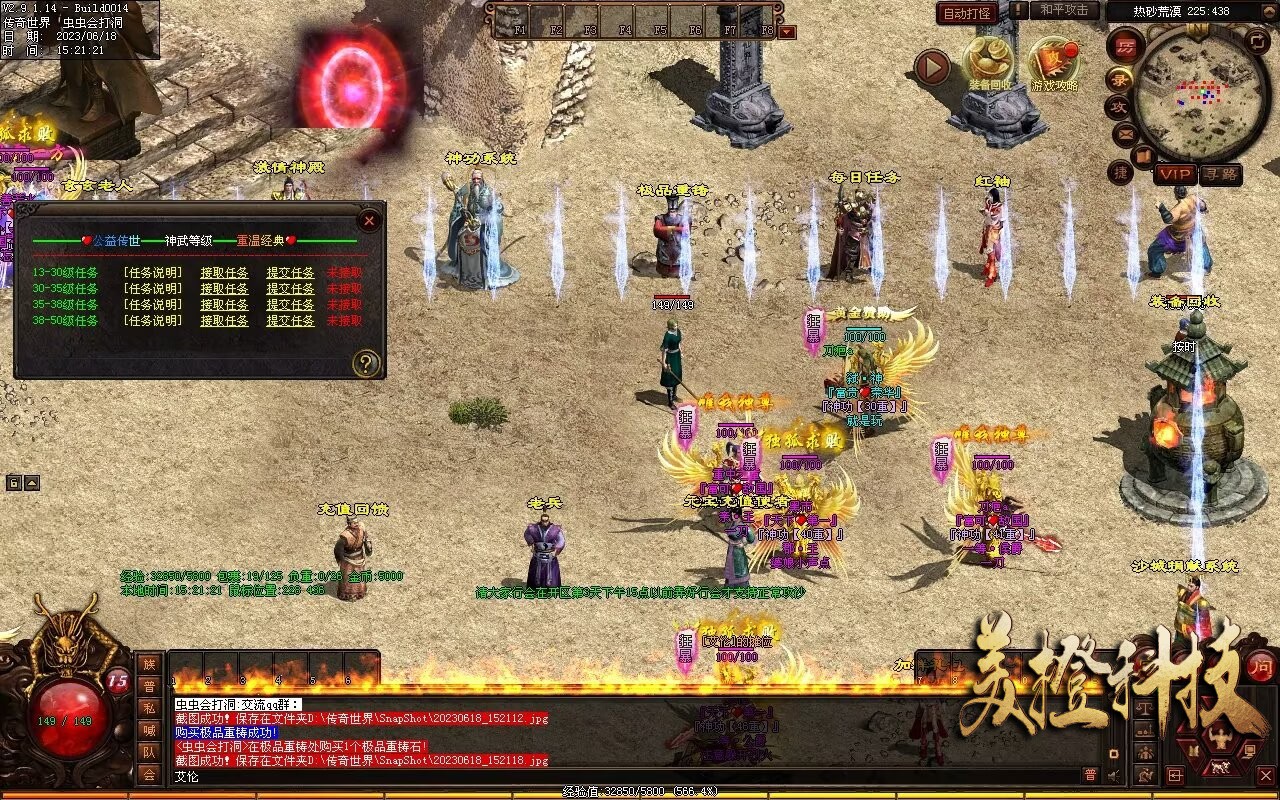
Task: Switch chat channel to 喊 shout
Action: pos(149,730)
